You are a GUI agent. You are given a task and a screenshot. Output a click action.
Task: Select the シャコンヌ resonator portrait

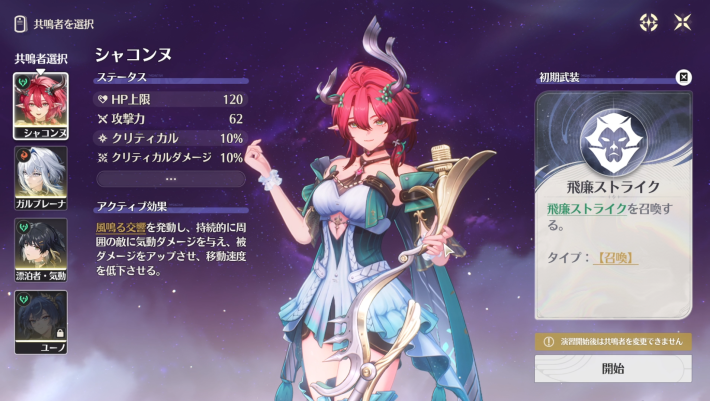tap(41, 105)
